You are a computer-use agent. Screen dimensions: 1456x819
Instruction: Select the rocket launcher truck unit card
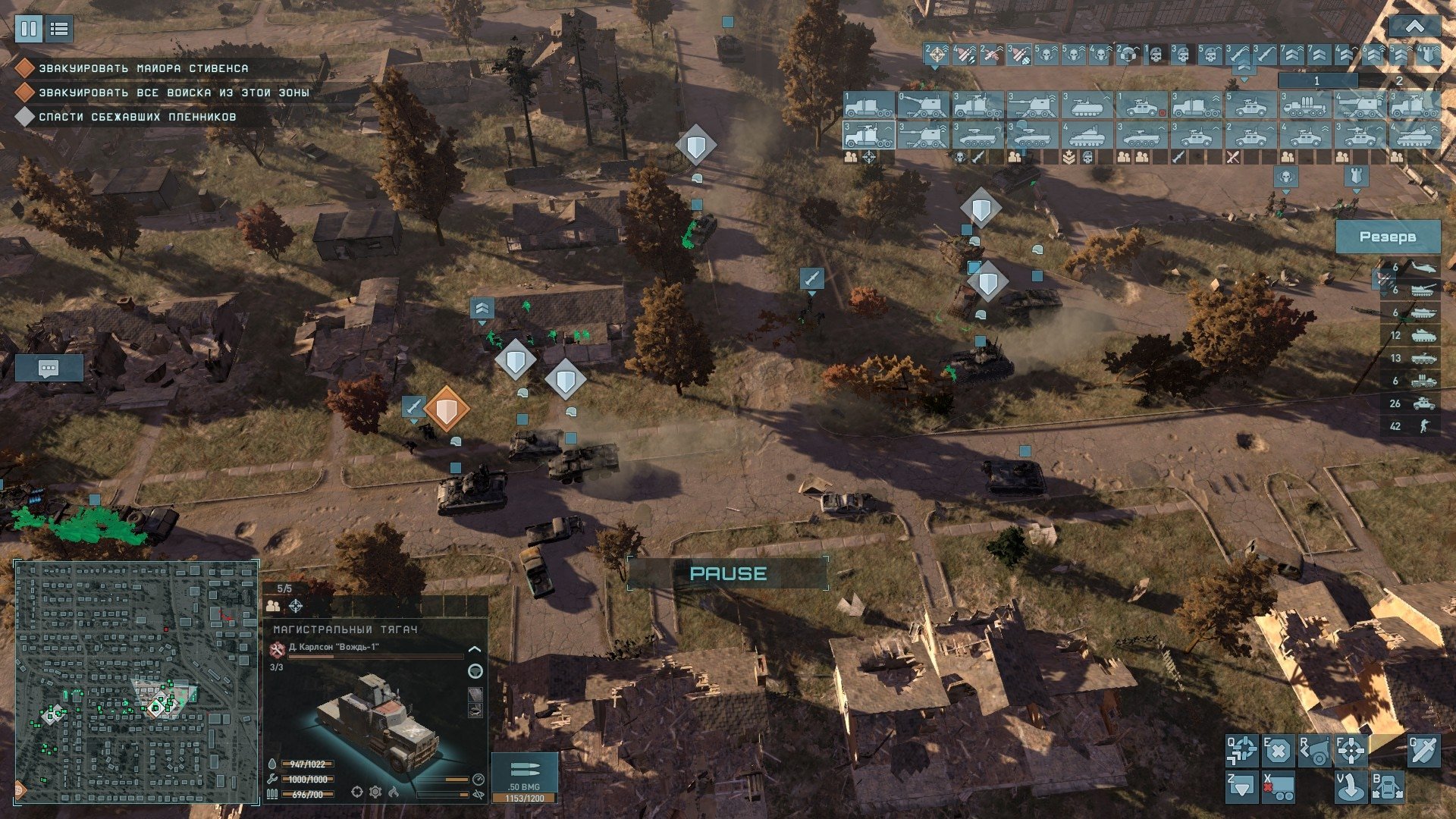point(1304,105)
